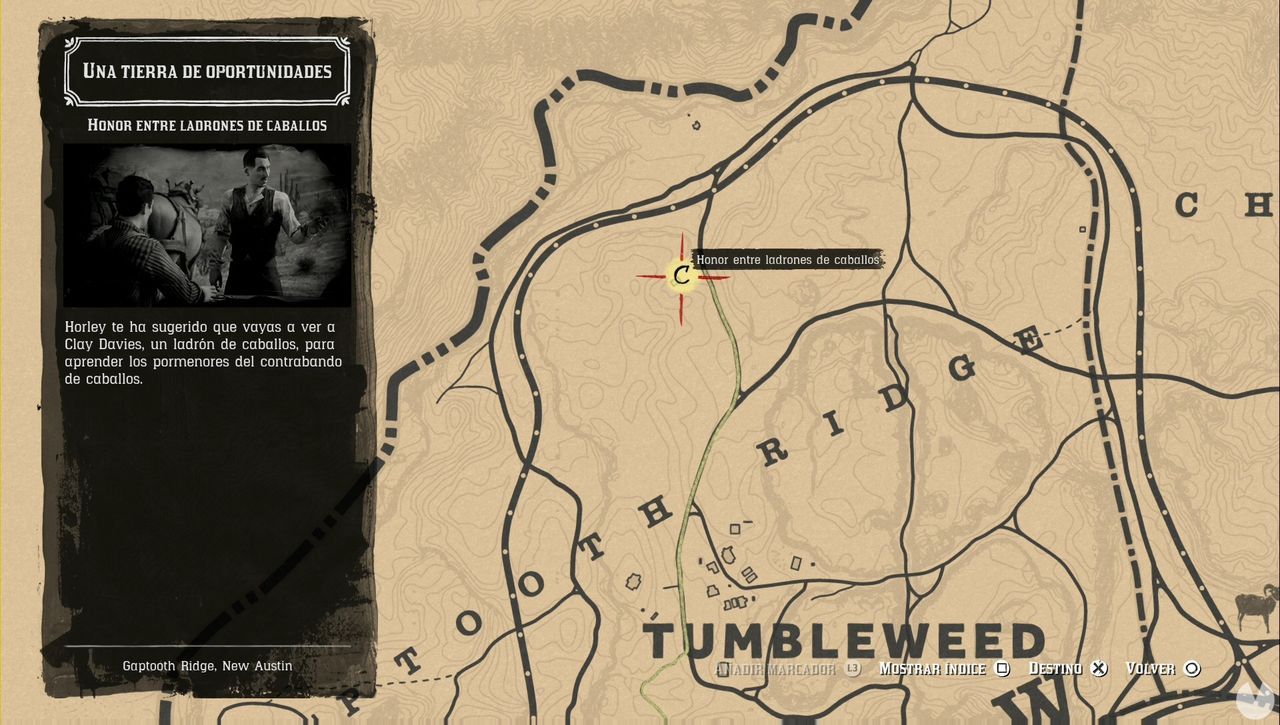The height and width of the screenshot is (725, 1280).
Task: Toggle the map waypoint with Añadir Marcador
Action: pos(780,668)
